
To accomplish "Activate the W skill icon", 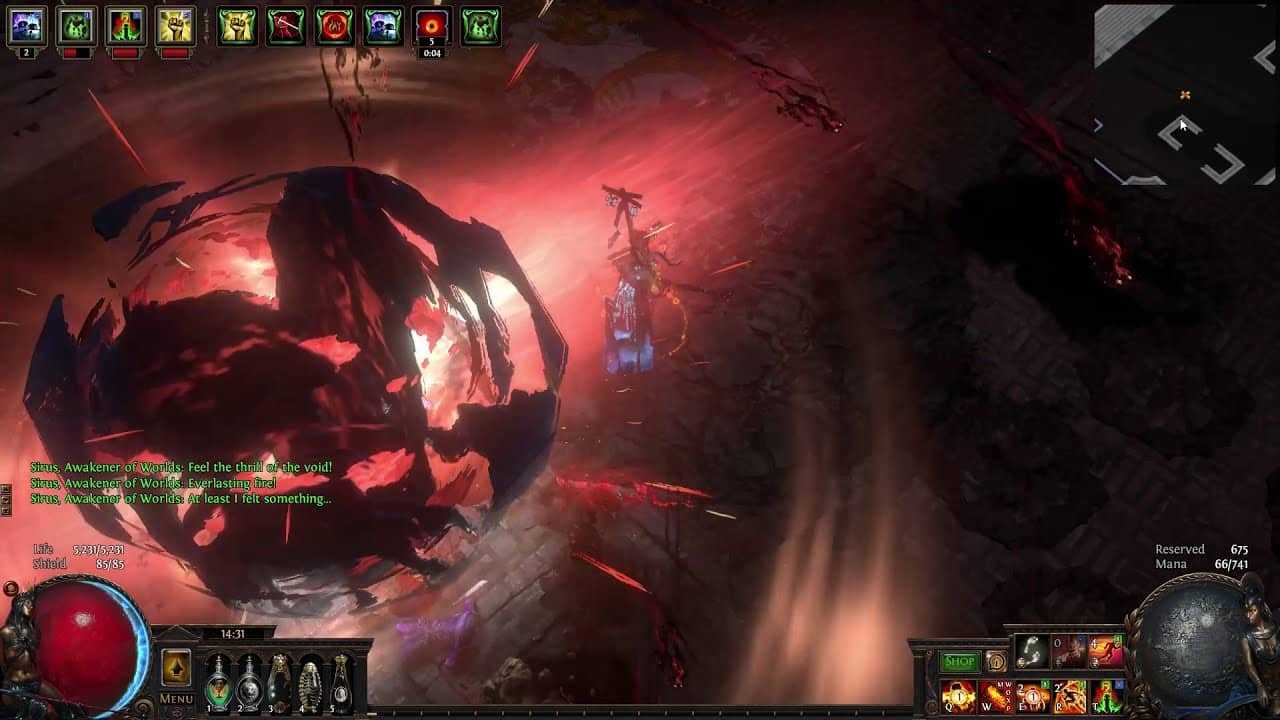I will coord(995,696).
